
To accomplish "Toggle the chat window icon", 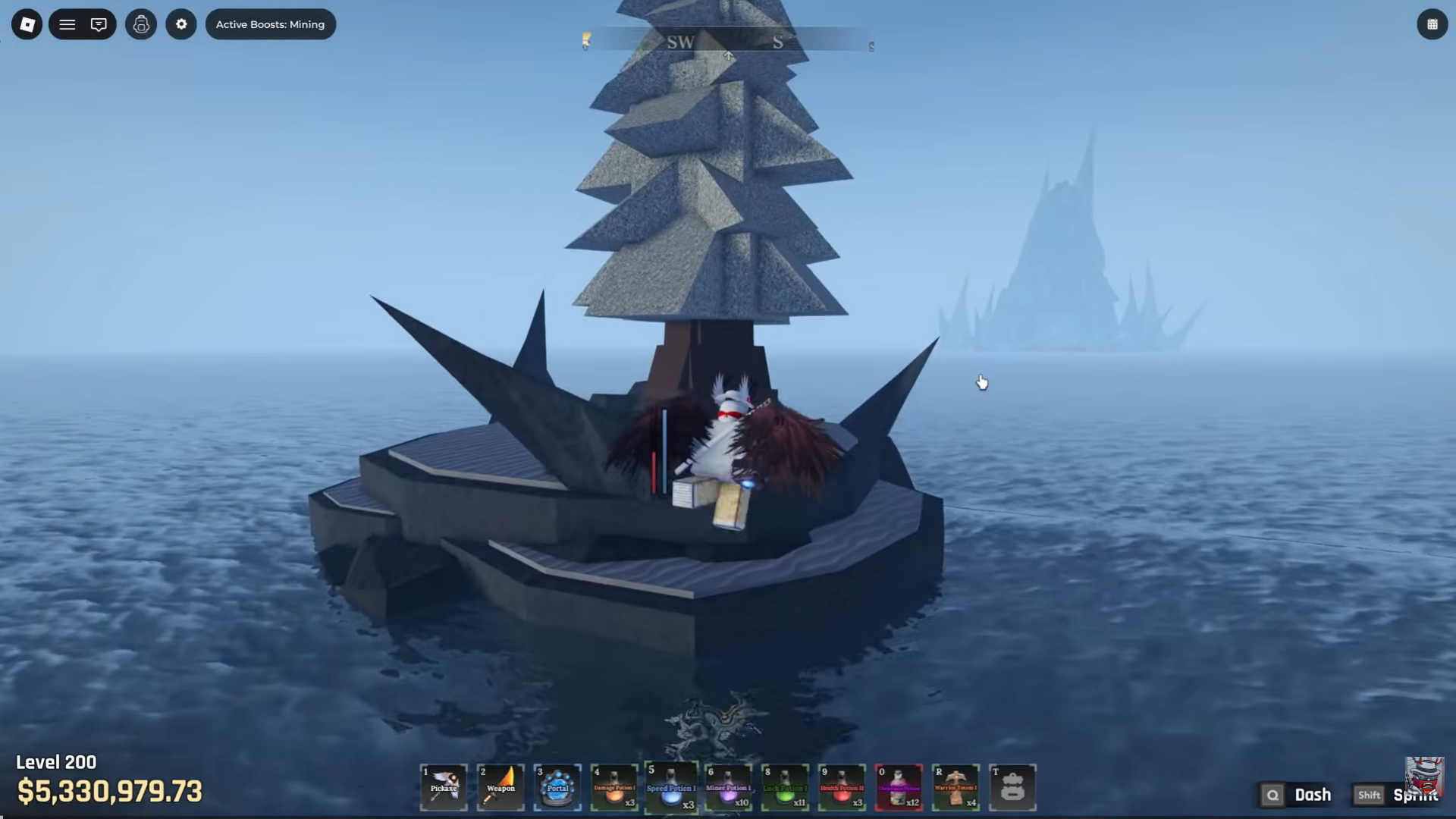I will point(99,24).
